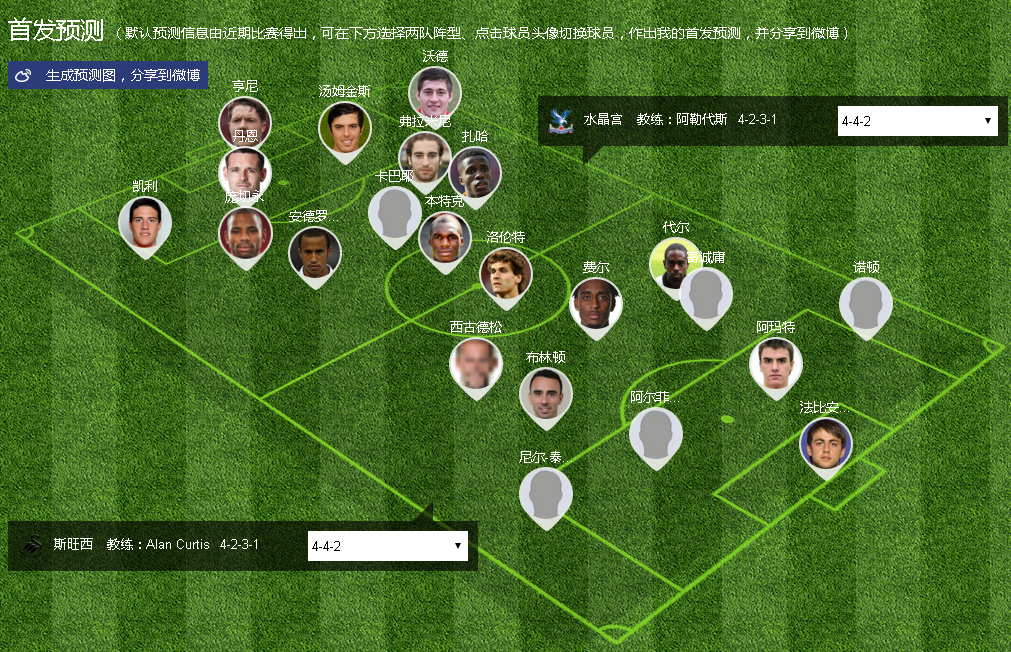
Task: Click the 西古德松 player avatar
Action: [x=476, y=364]
